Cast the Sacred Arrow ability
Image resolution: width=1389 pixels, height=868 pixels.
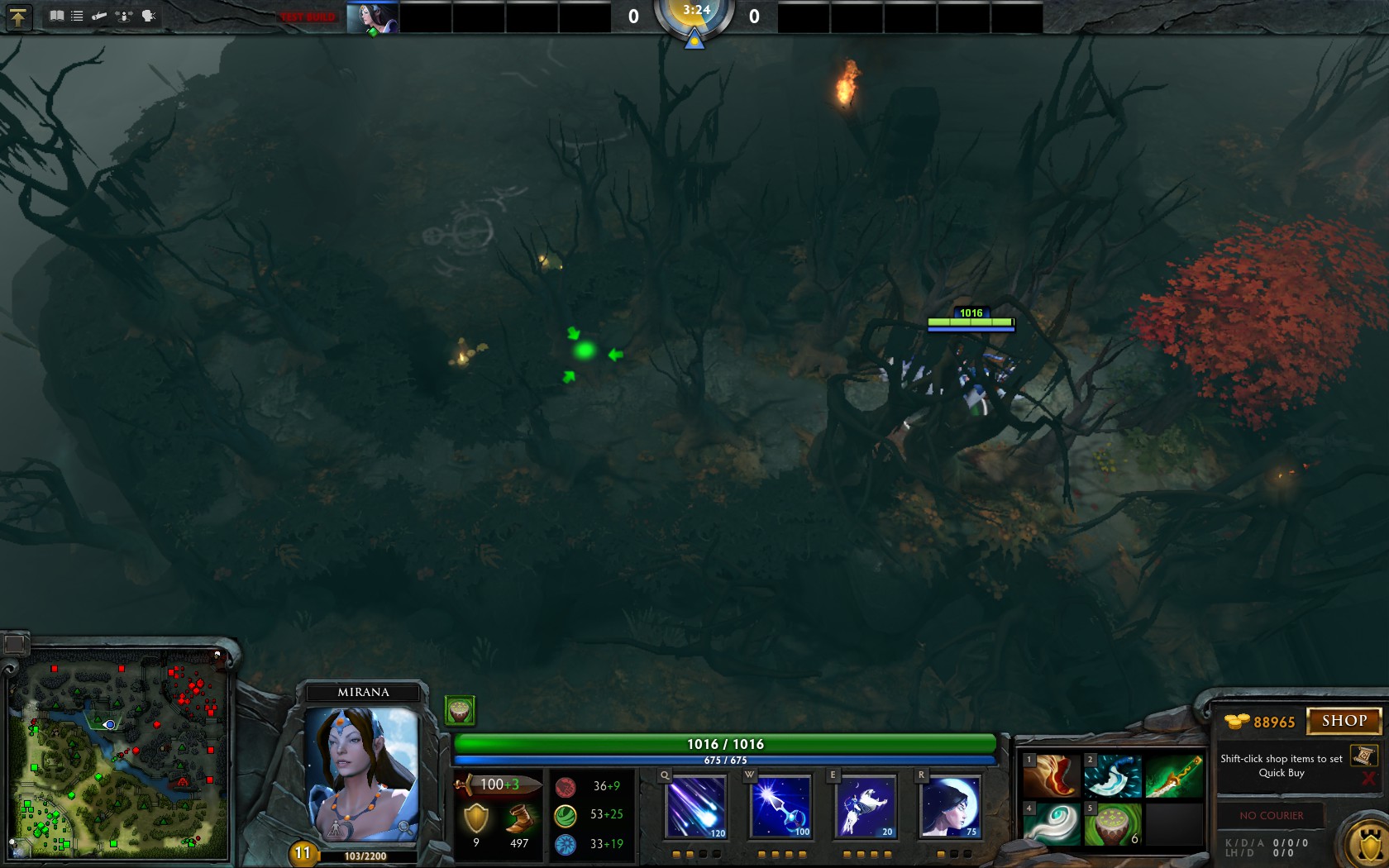point(781,807)
